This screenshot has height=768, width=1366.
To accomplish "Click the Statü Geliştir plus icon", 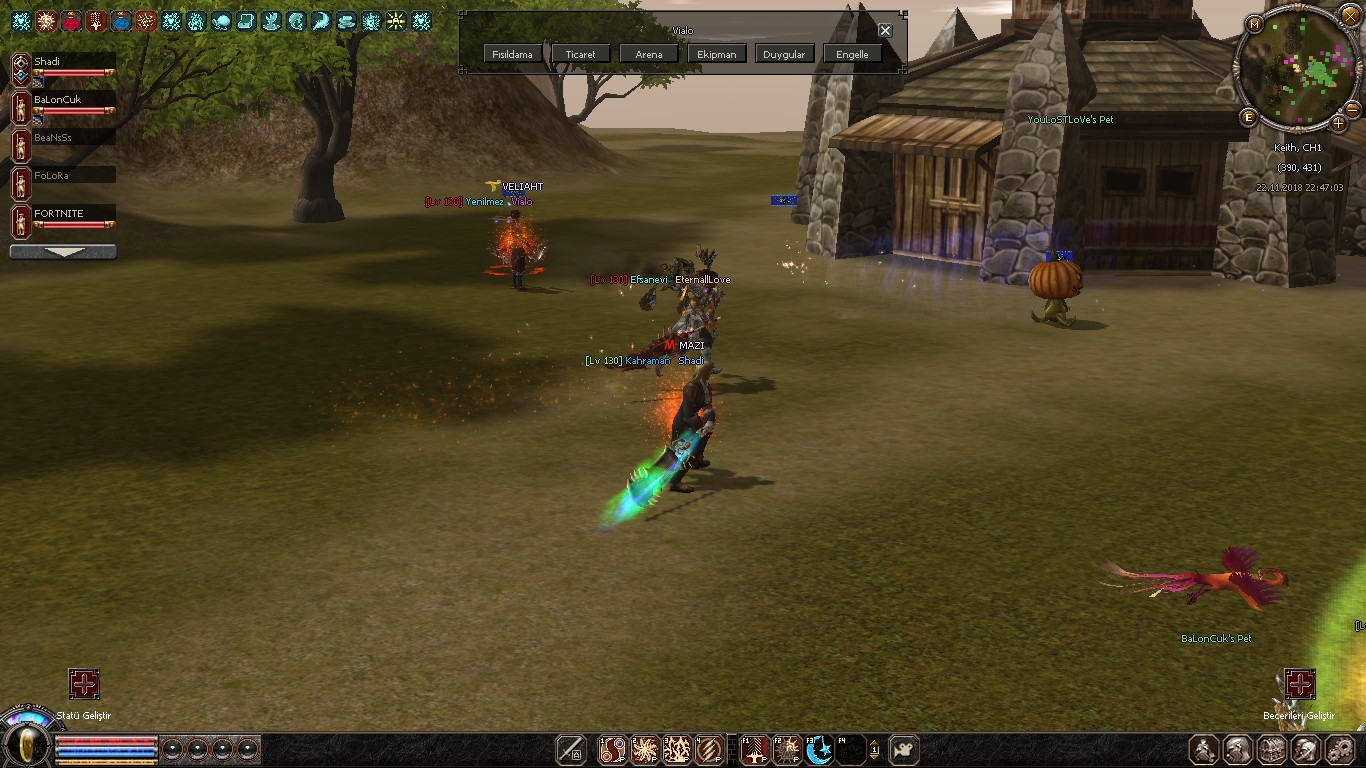I will pos(84,684).
